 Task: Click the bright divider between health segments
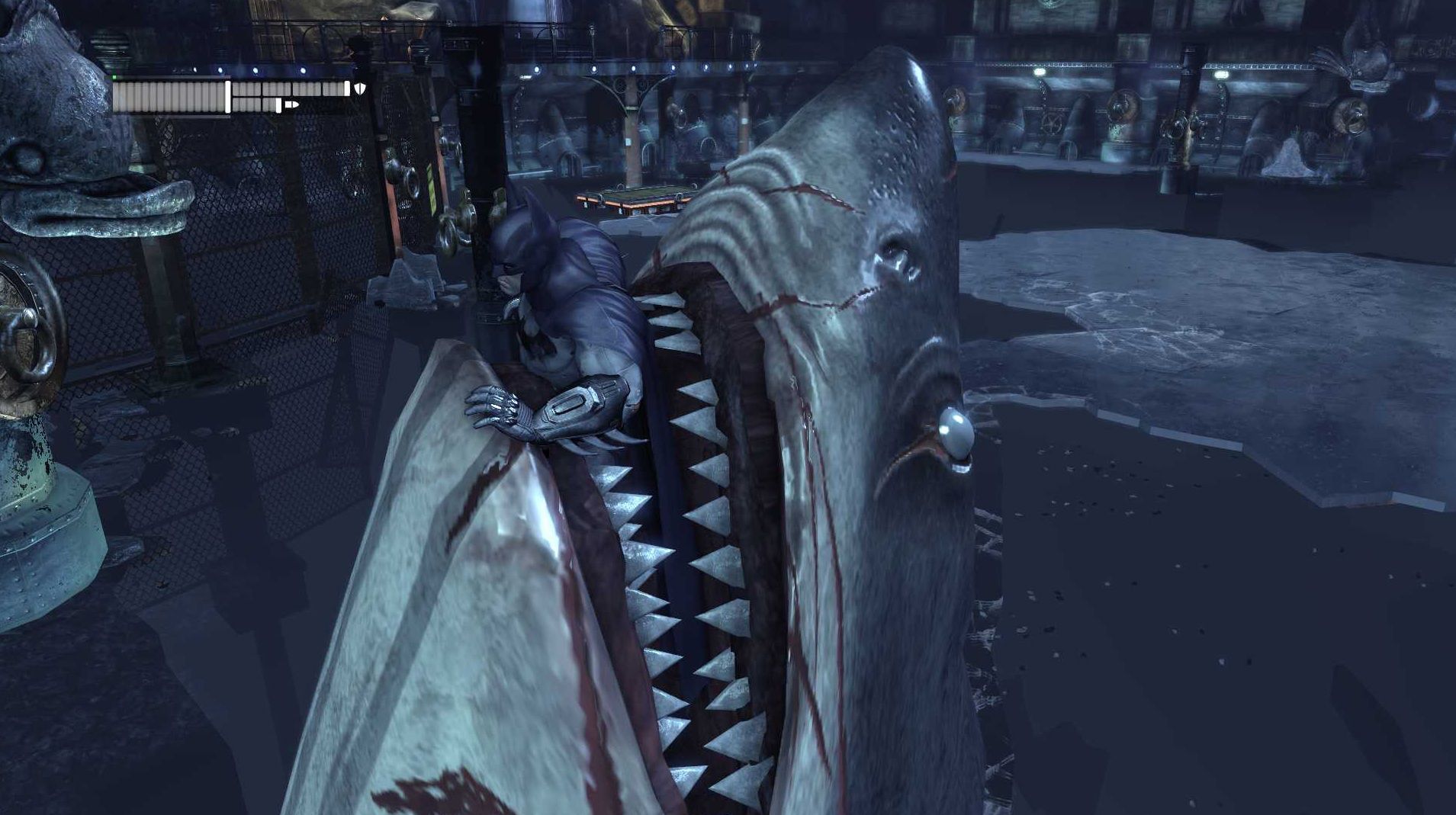click(227, 97)
